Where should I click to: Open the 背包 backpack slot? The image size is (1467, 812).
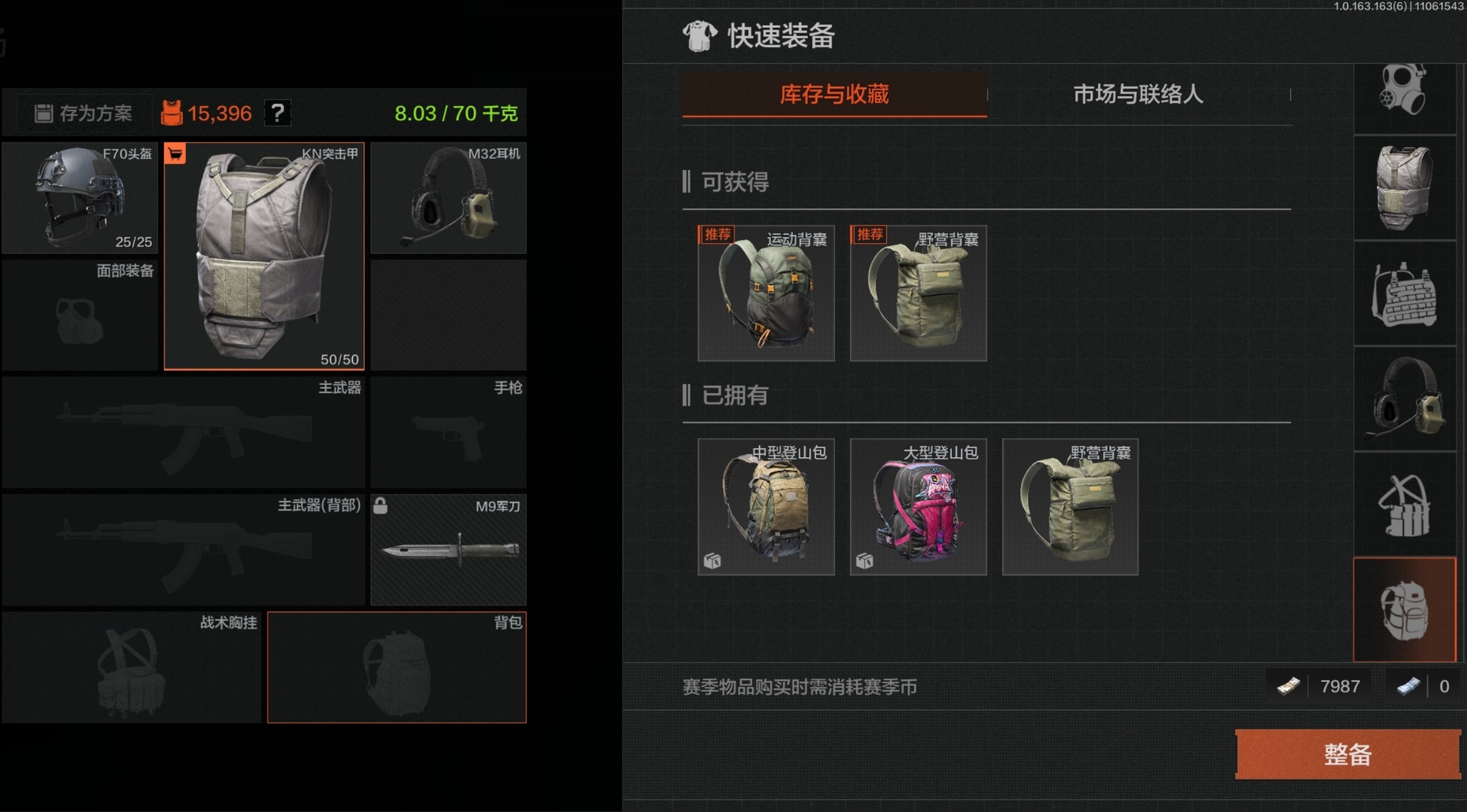point(396,668)
